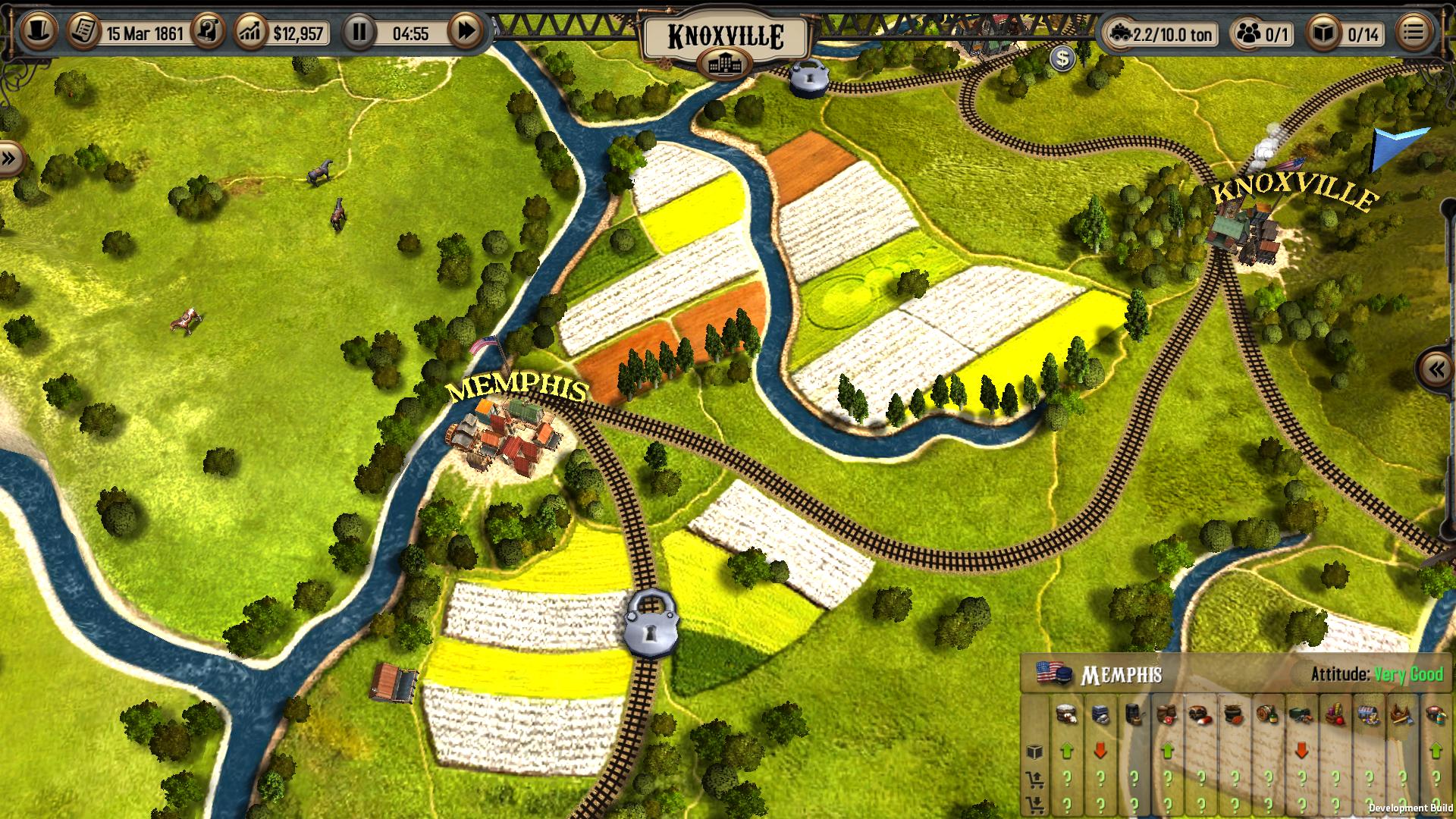Show the wagon tonnage cargo icon
This screenshot has width=1456, height=819.
click(1120, 33)
